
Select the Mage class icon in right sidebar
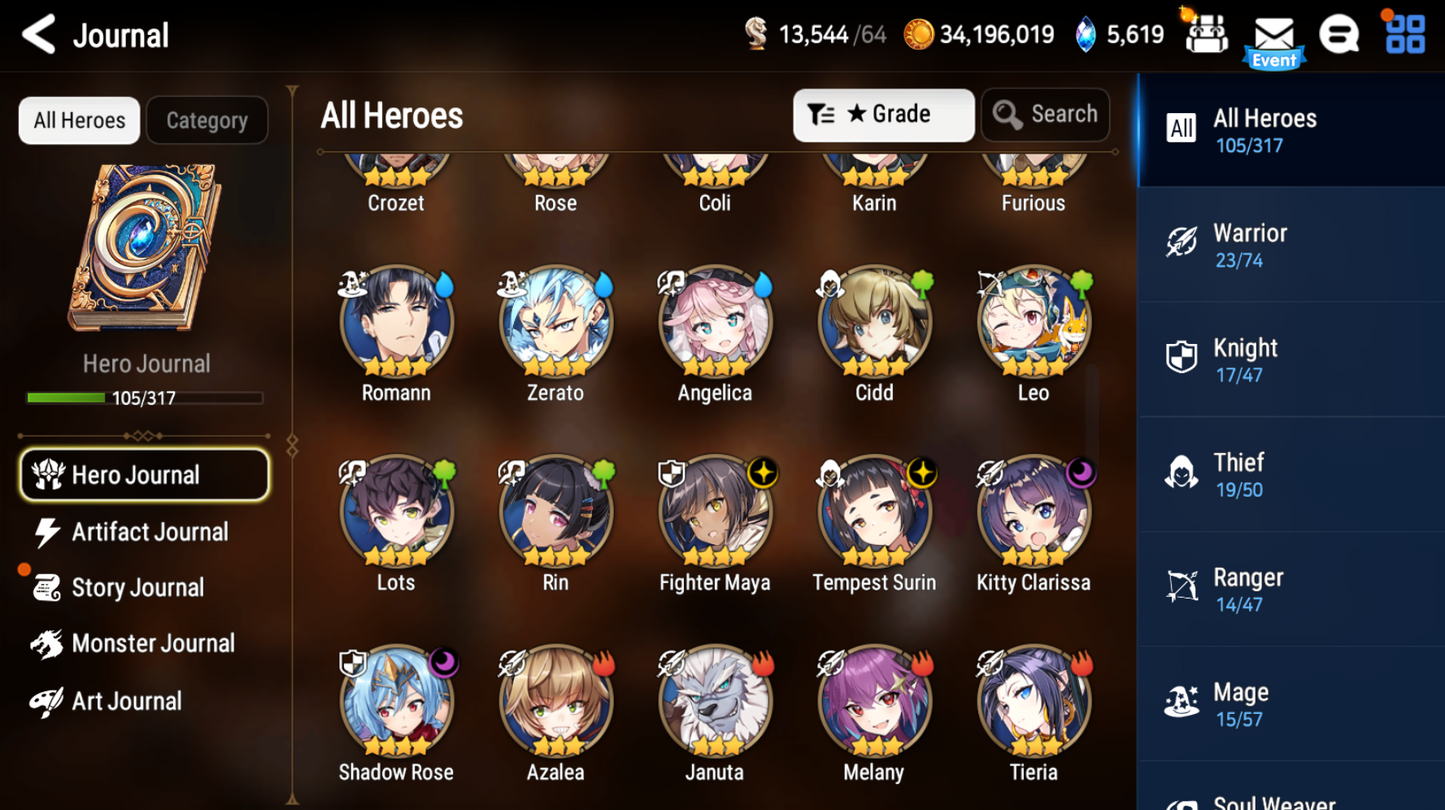[x=1181, y=701]
